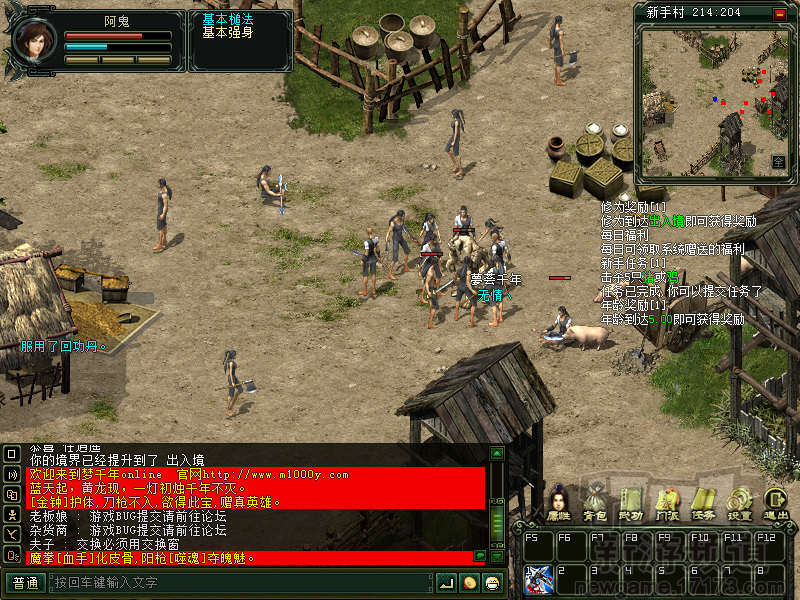Open the 属性 character attributes panel
Screen dimensions: 800x600
click(558, 502)
